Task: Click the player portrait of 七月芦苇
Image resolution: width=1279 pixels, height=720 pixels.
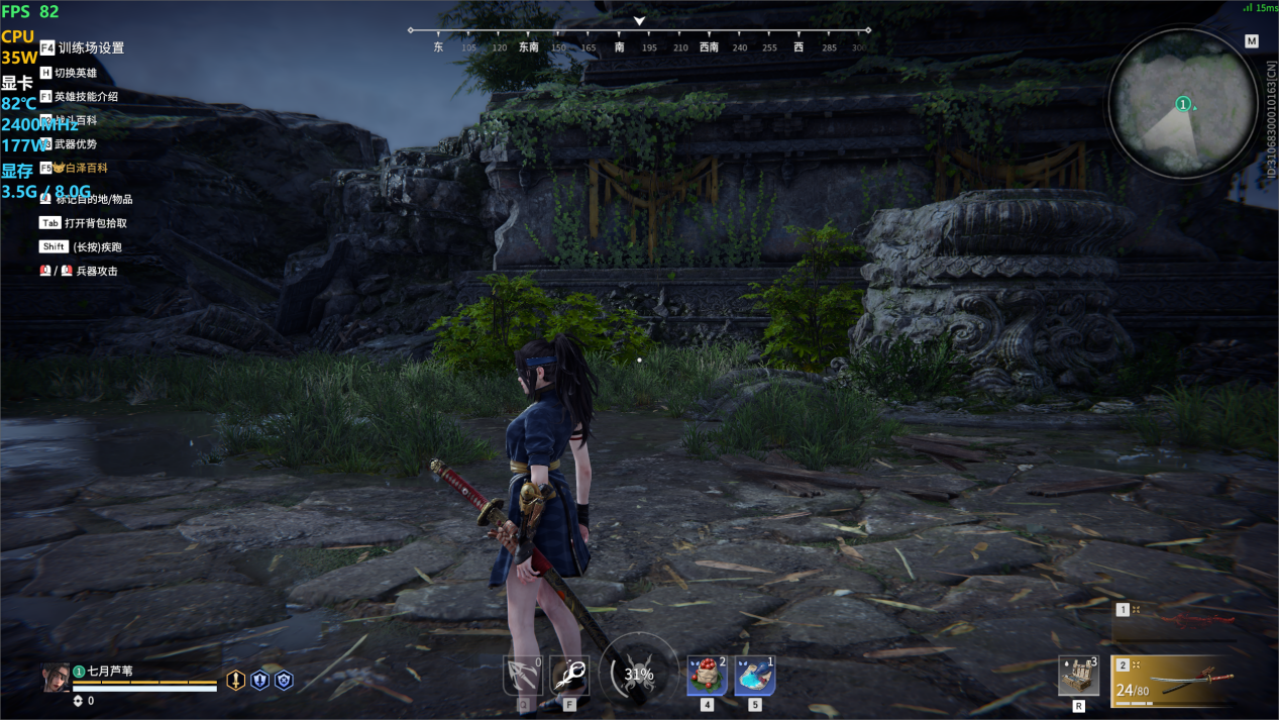Action: point(56,678)
